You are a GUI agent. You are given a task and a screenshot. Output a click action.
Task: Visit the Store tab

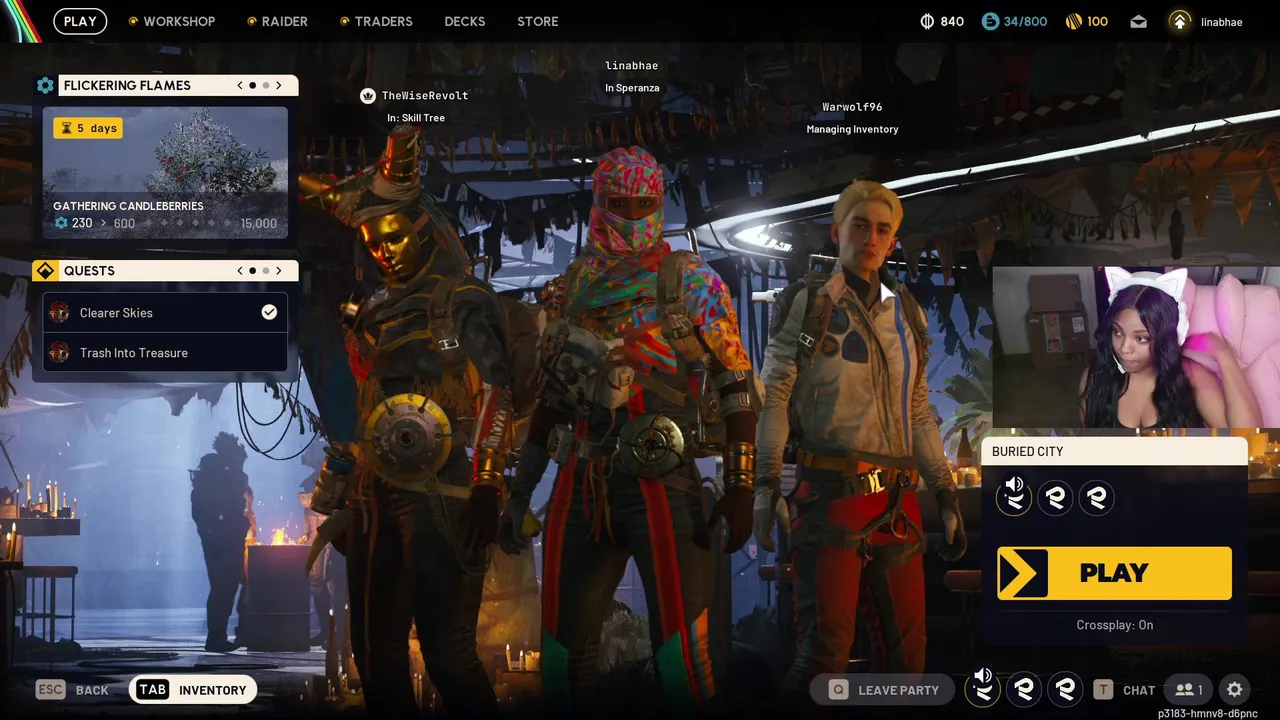538,21
